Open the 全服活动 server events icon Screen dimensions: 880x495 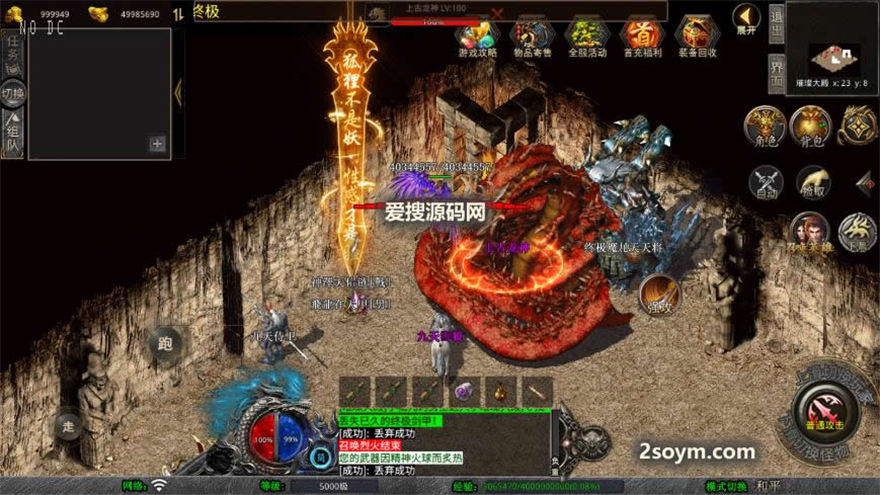point(587,36)
